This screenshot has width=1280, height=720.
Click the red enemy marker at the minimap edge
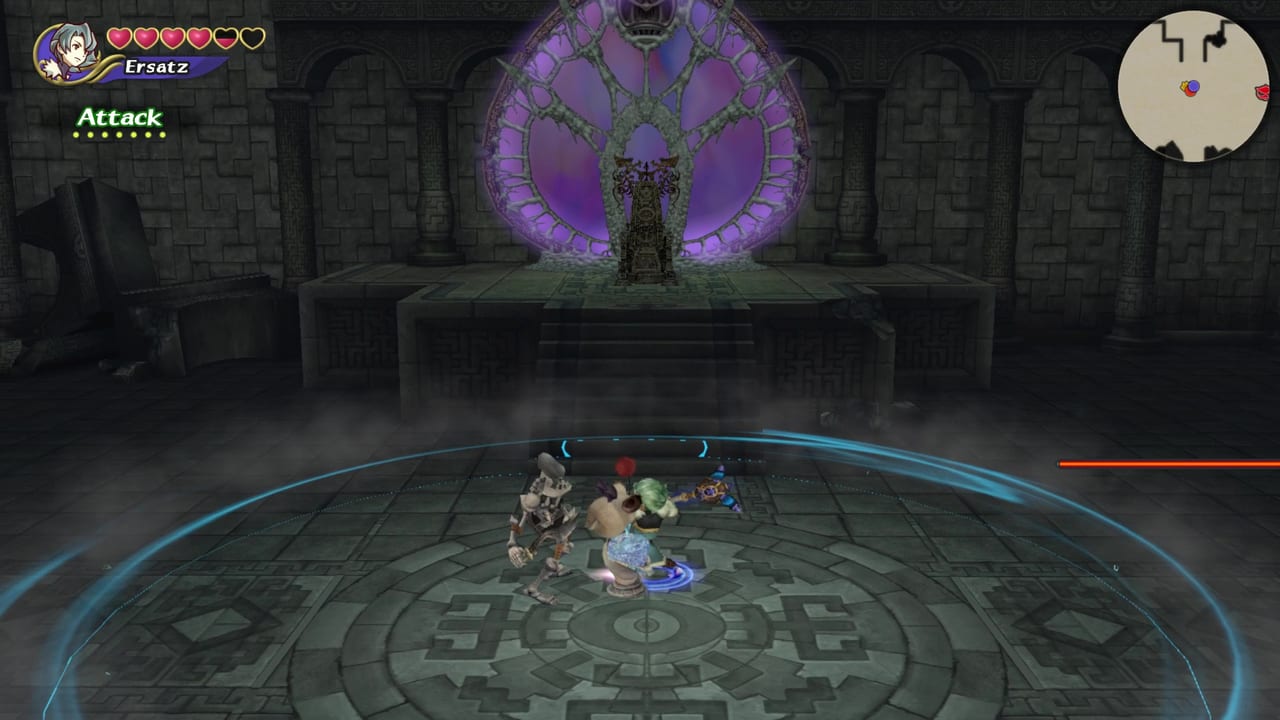coord(1262,92)
